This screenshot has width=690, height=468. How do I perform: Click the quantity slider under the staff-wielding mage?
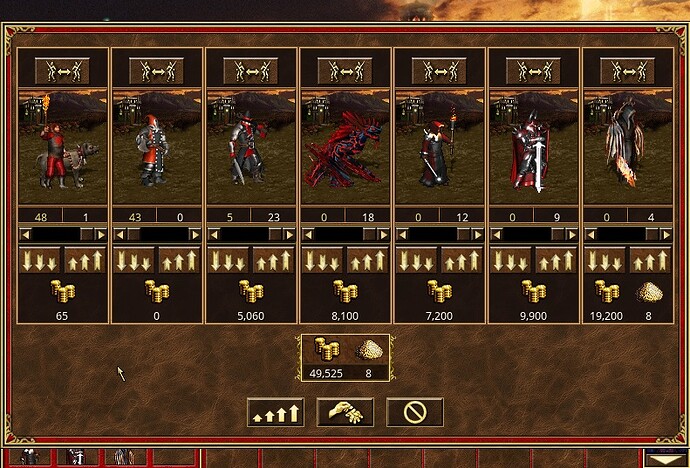click(439, 234)
